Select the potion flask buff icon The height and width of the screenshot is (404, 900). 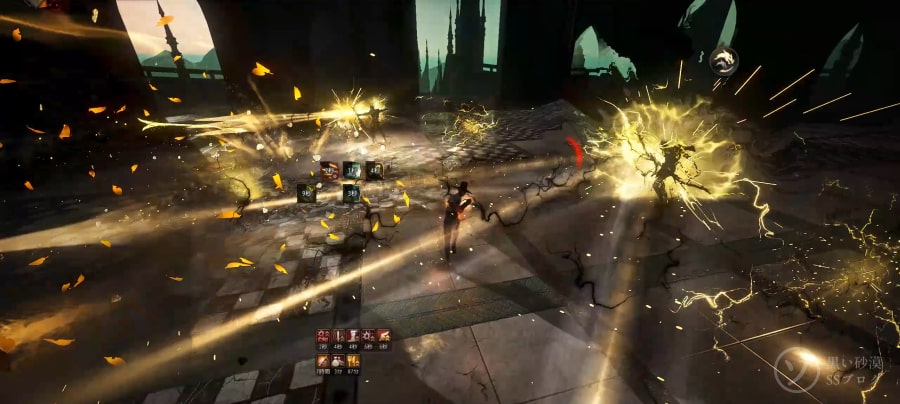(x=338, y=362)
